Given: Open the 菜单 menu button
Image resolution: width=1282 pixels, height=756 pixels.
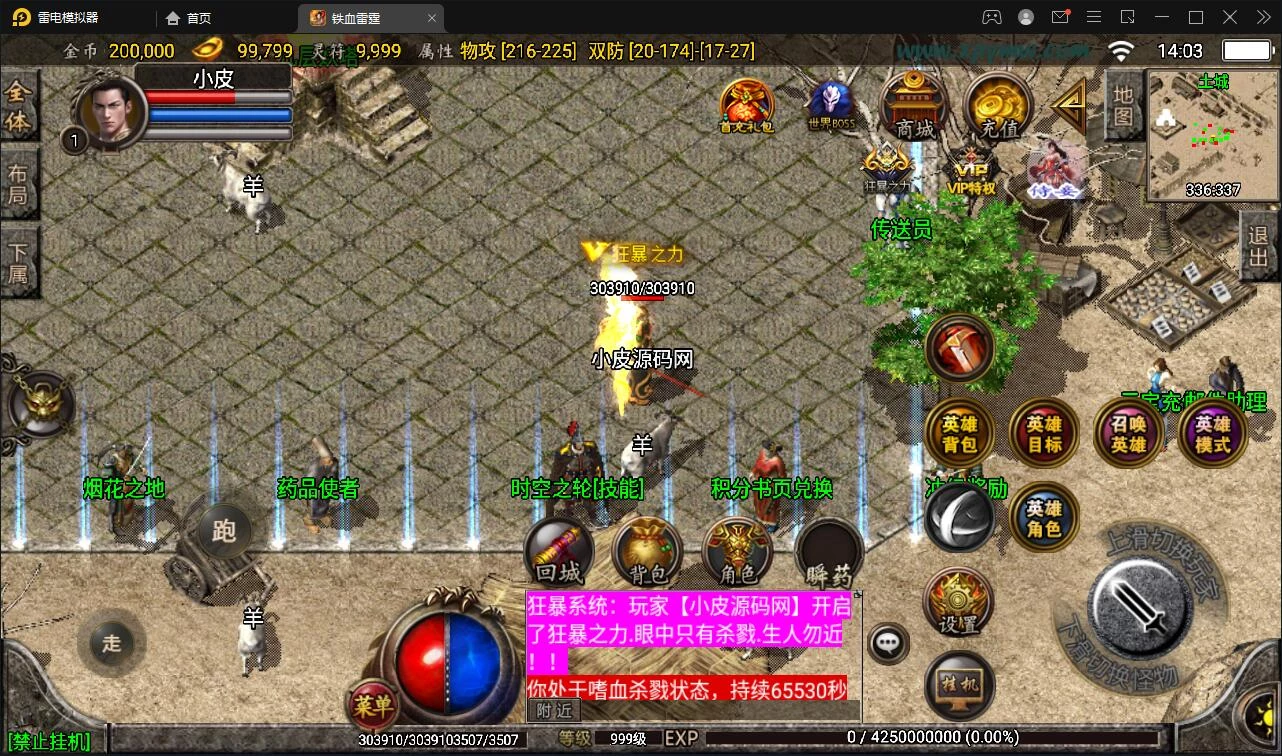Looking at the screenshot, I should [x=372, y=707].
